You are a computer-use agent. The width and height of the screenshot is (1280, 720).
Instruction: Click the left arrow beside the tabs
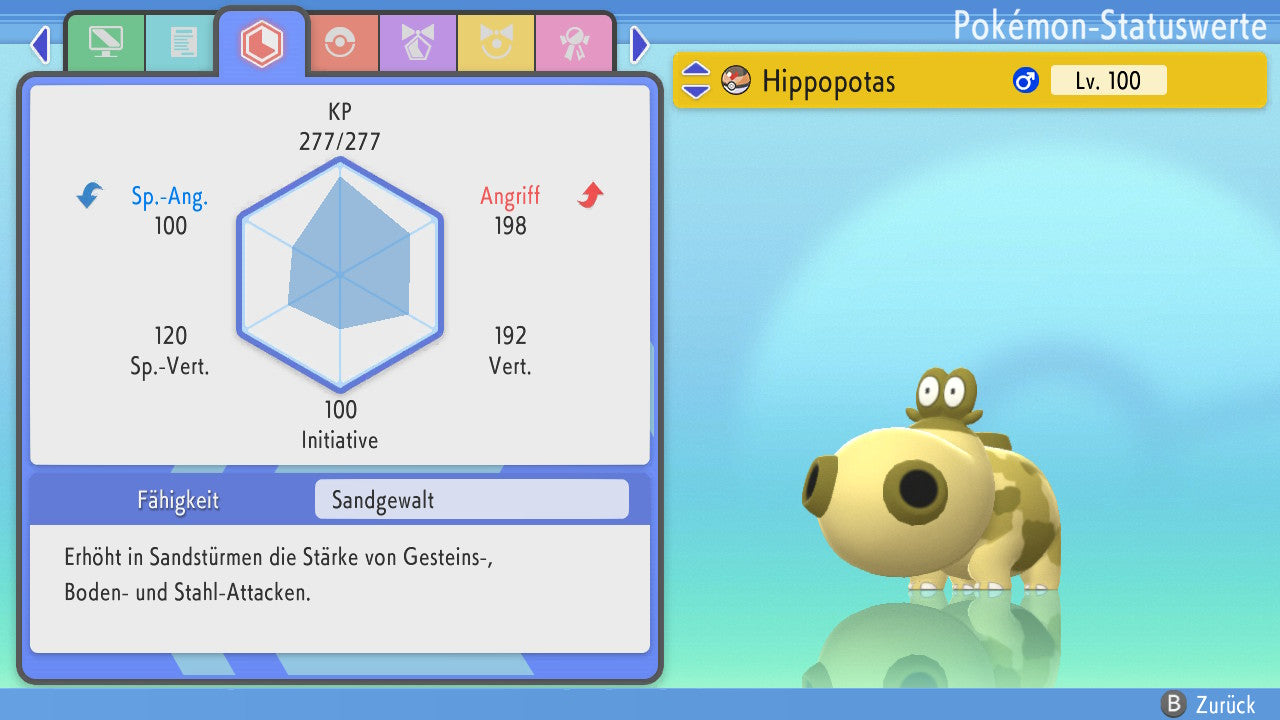pyautogui.click(x=40, y=44)
